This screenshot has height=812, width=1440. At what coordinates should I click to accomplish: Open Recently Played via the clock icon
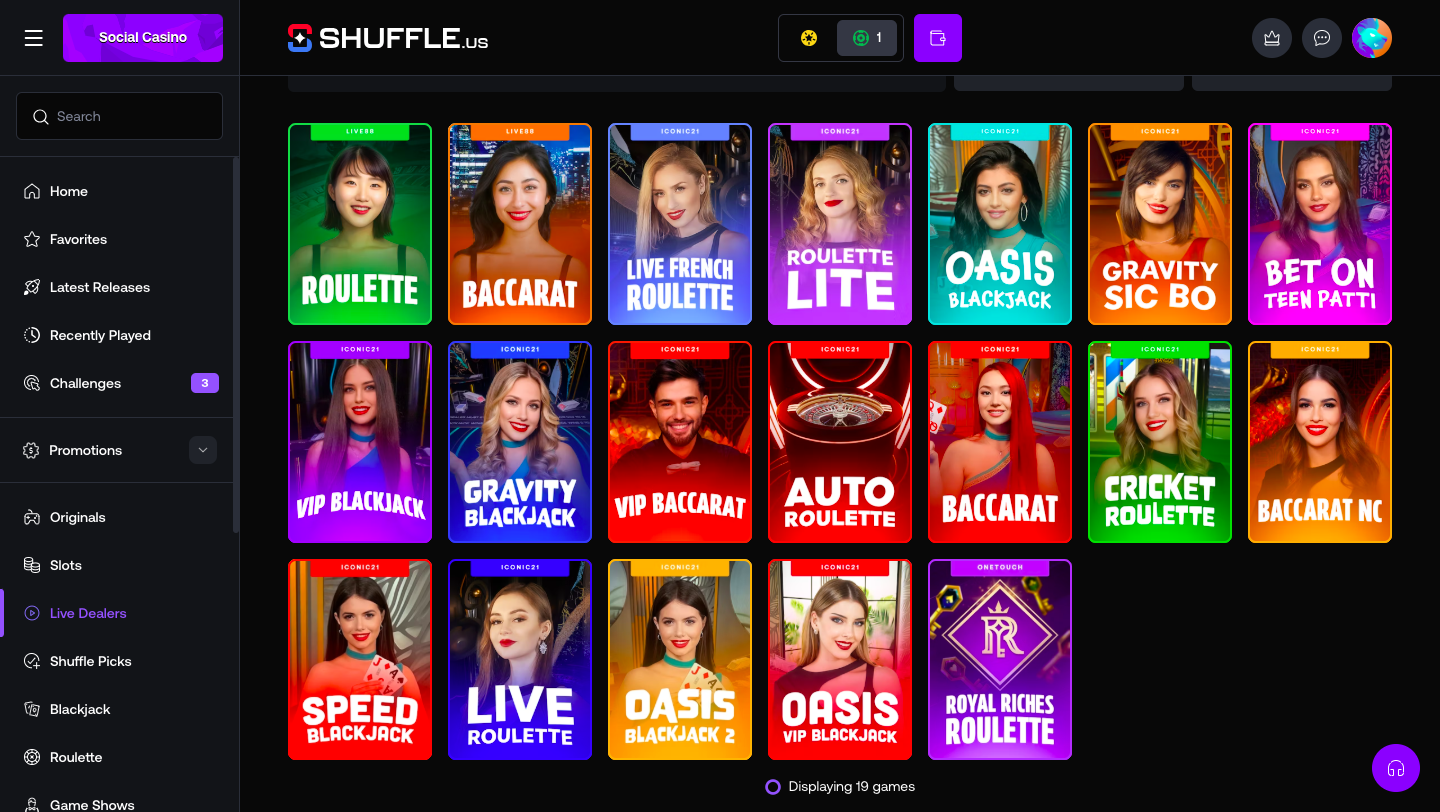pos(31,335)
